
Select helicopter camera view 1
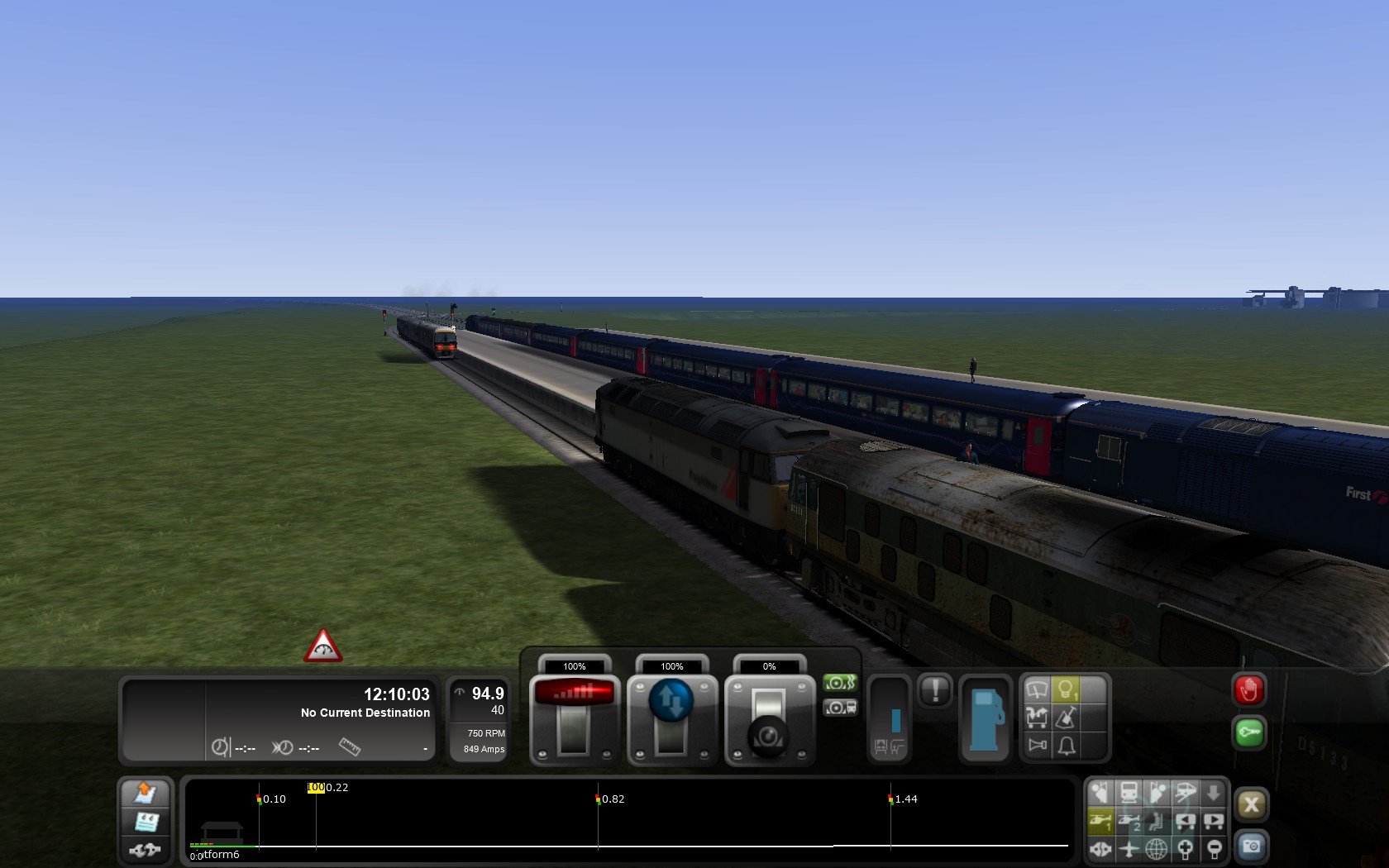point(1100,821)
